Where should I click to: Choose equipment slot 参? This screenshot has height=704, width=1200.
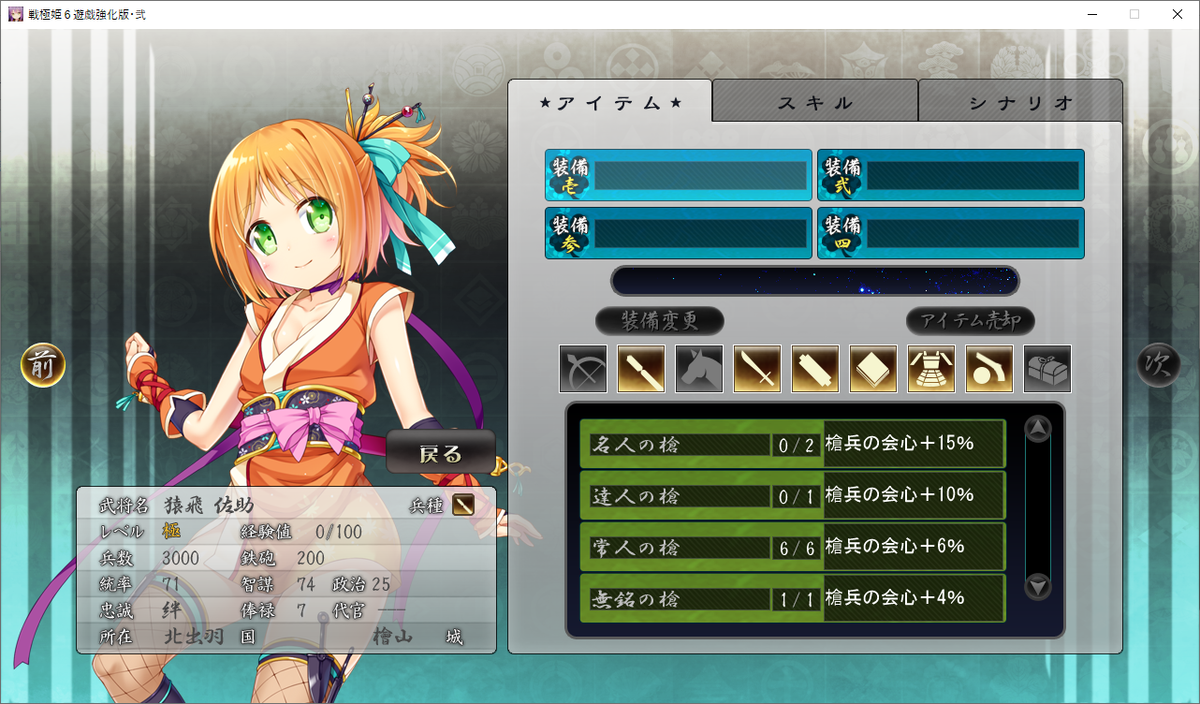[x=679, y=233]
